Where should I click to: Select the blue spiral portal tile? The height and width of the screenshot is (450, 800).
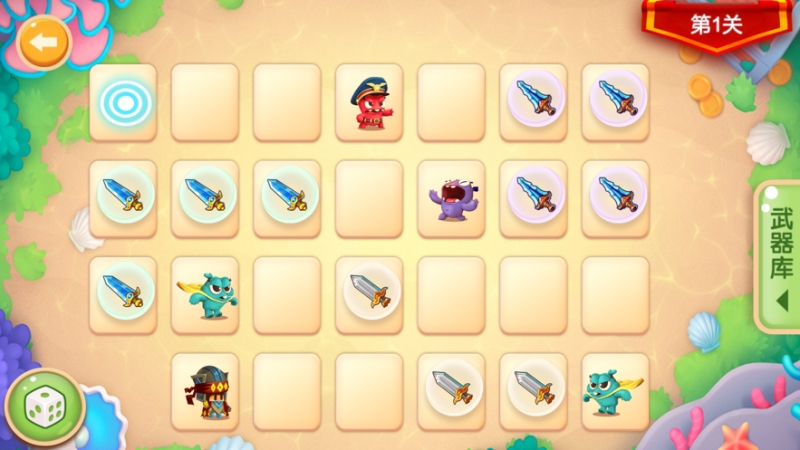point(123,102)
